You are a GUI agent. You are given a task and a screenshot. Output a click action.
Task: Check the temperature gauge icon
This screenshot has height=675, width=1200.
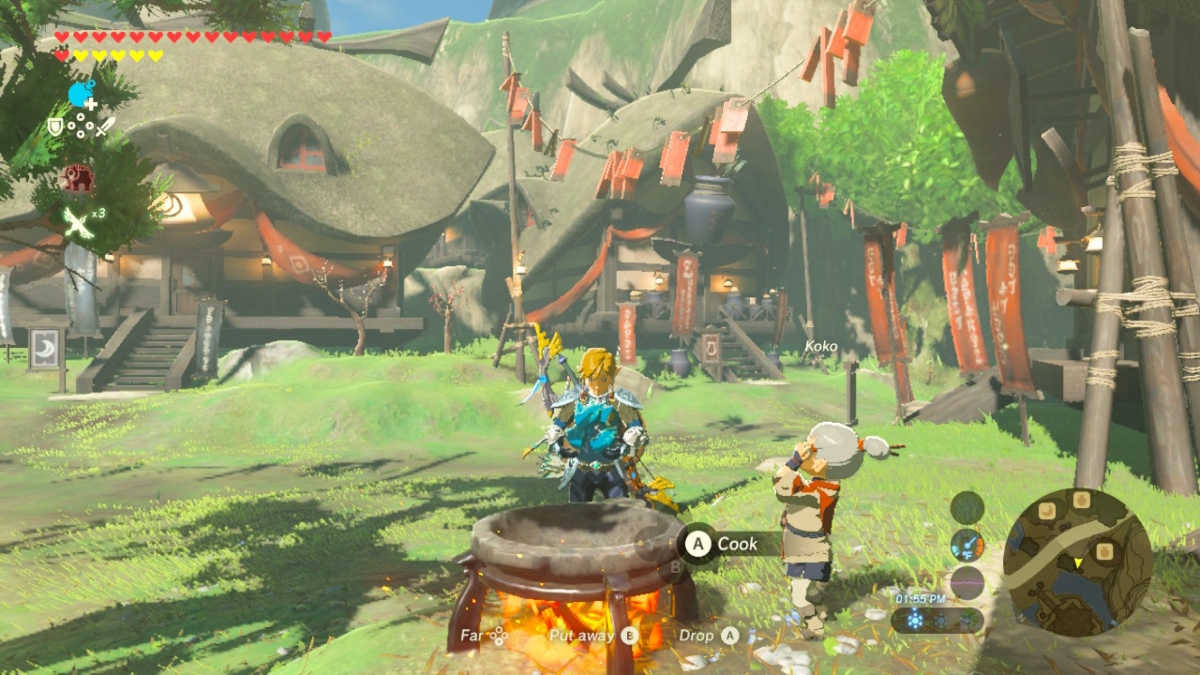point(967,545)
